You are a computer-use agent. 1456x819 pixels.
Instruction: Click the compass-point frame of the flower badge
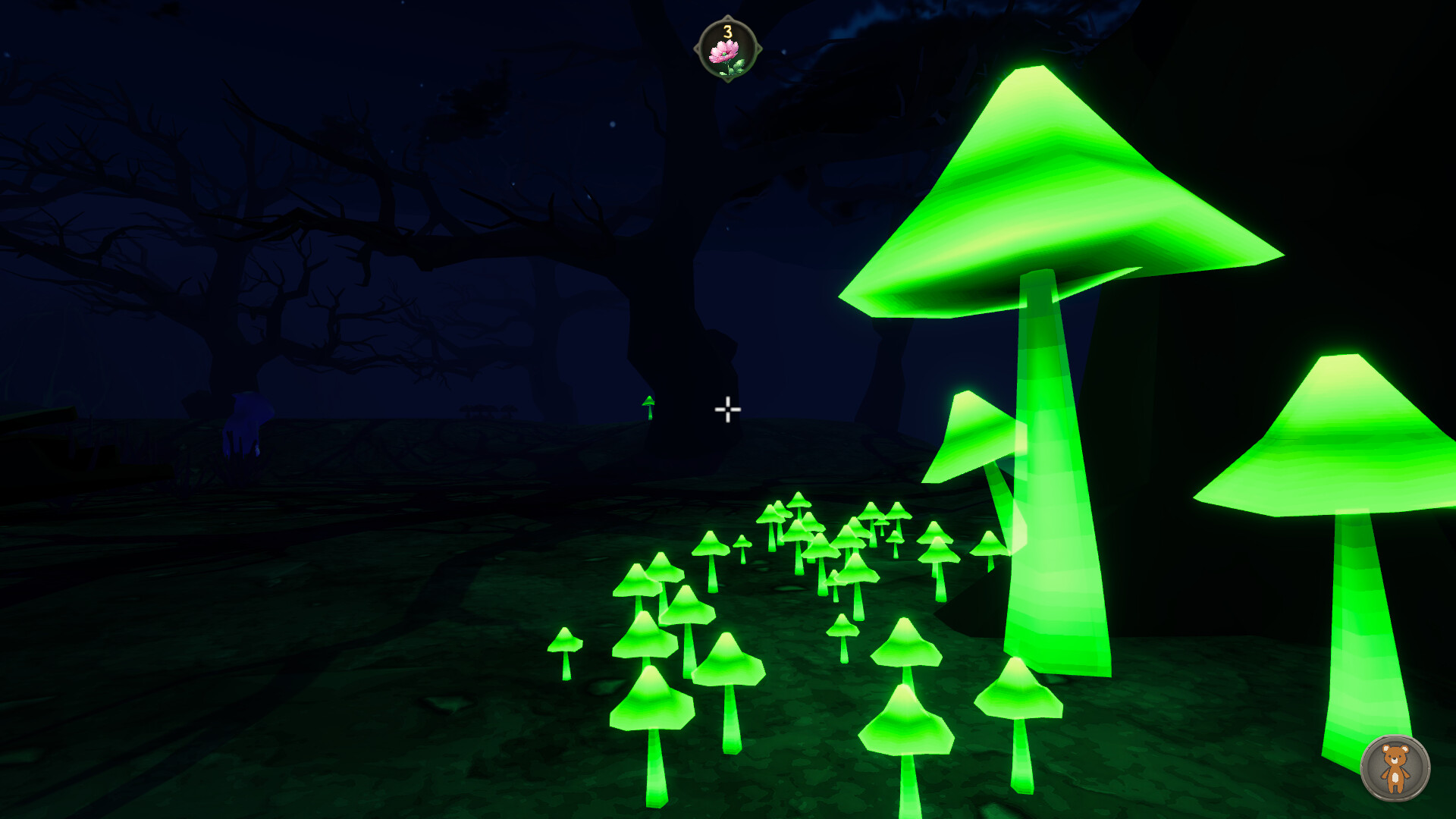[726, 17]
